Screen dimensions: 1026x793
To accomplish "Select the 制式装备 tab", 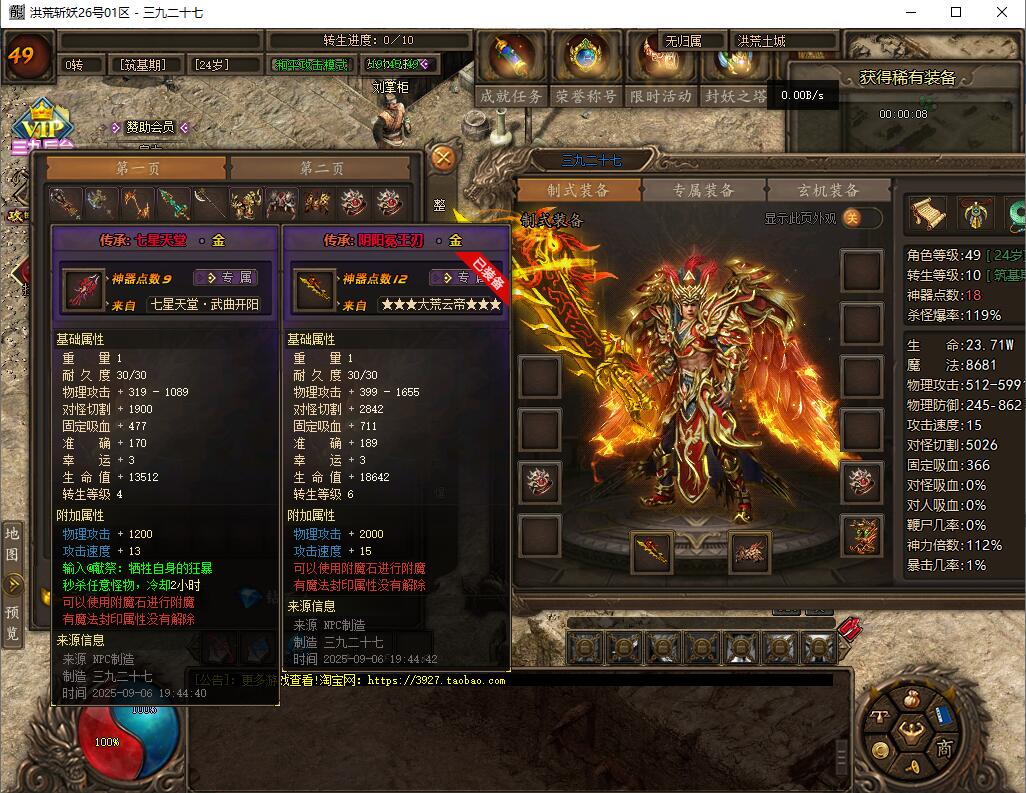I will pyautogui.click(x=578, y=190).
